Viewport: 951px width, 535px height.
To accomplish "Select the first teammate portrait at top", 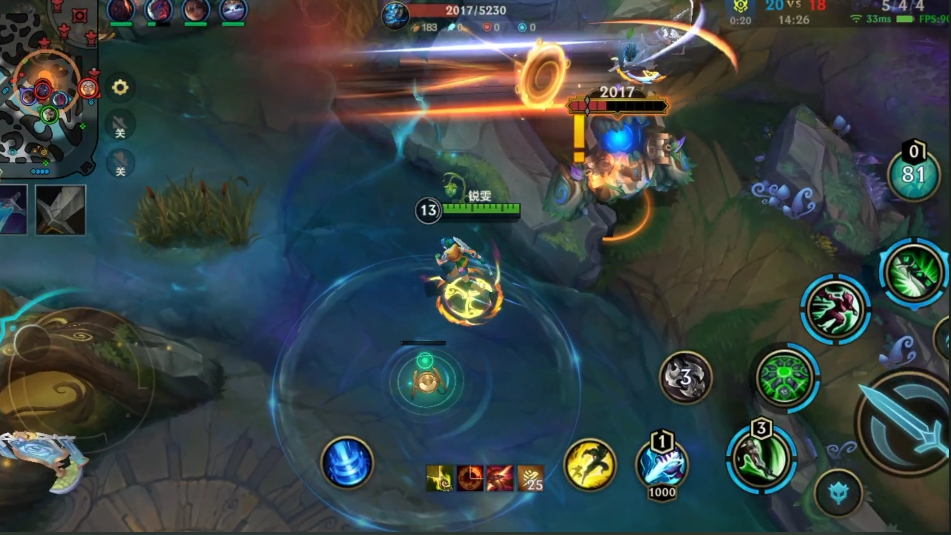I will pos(121,11).
